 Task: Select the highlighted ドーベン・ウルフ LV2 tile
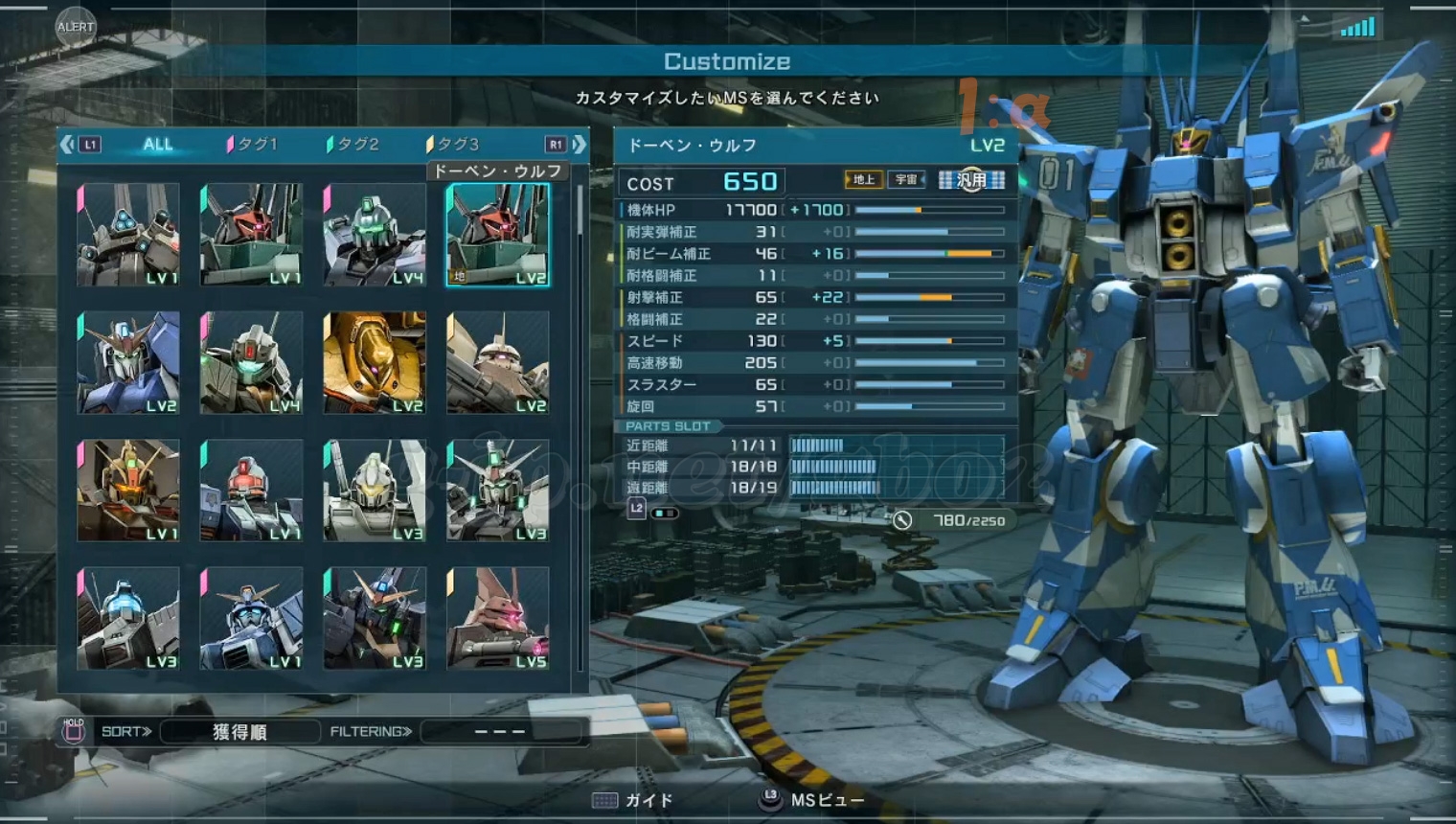point(497,236)
